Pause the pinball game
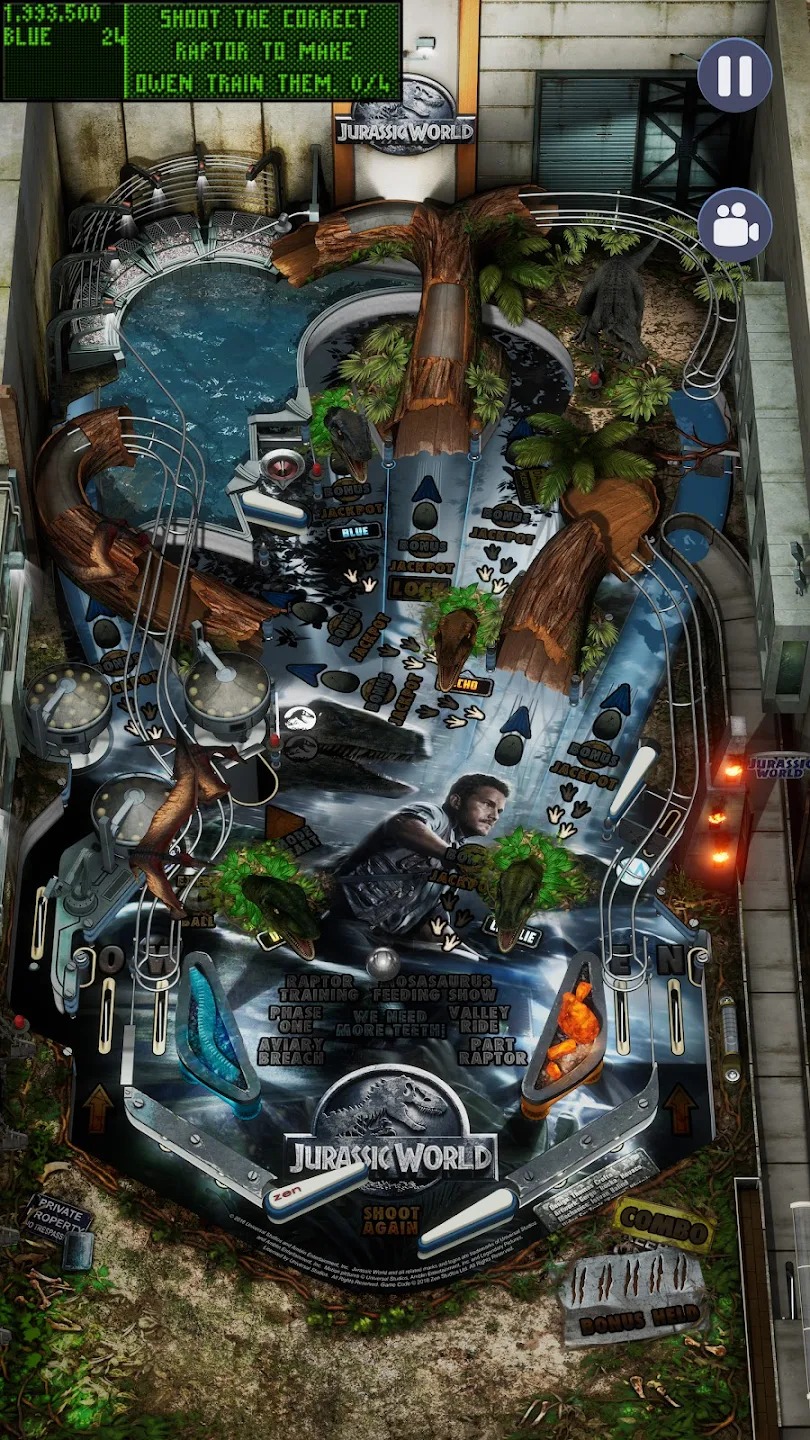Viewport: 810px width, 1440px height. pos(735,75)
